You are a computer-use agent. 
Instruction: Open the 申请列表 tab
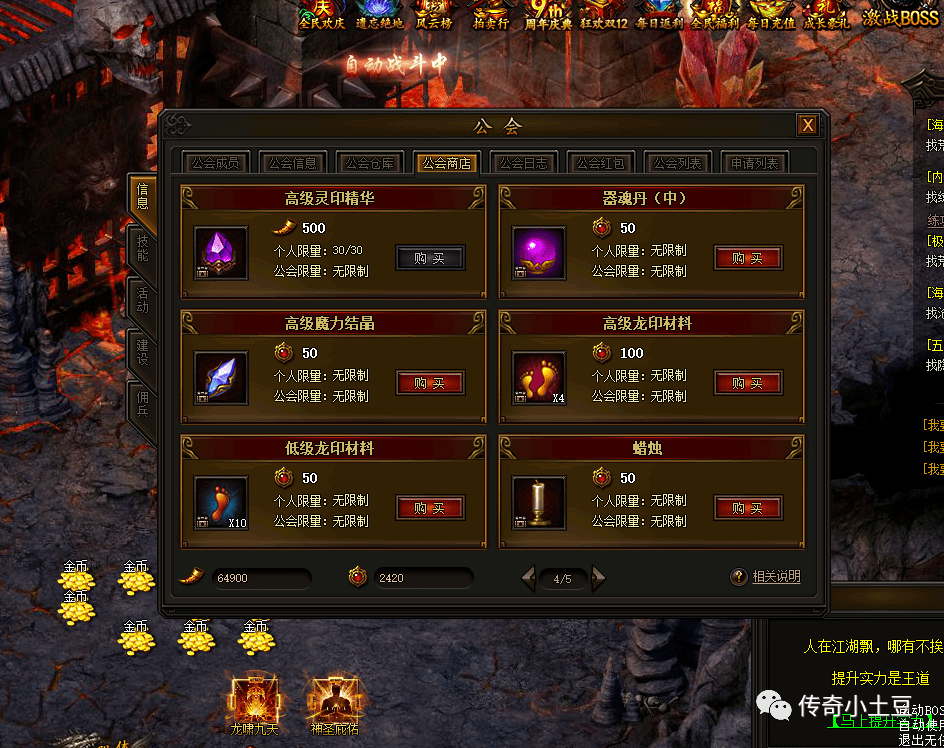[755, 163]
